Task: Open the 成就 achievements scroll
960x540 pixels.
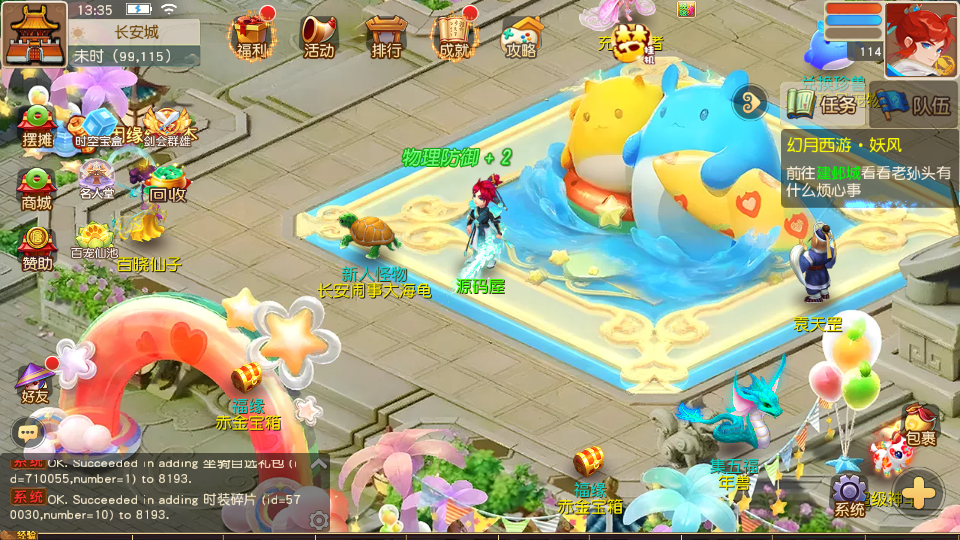Action: 453,35
